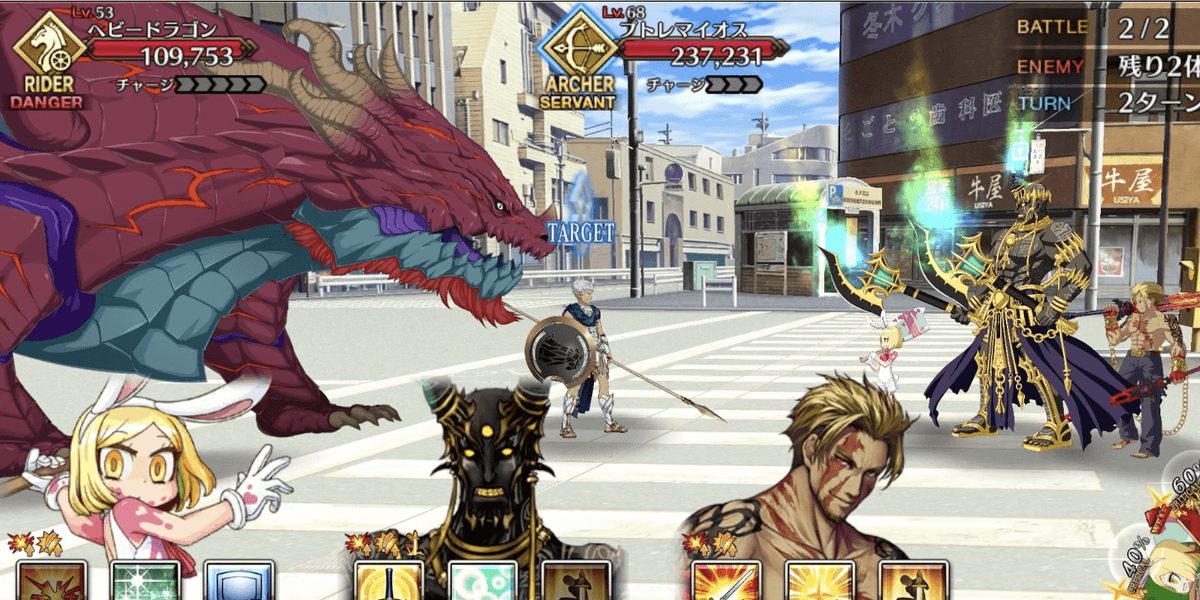Viewport: 1200px width, 600px height.
Task: Activate the blue shield skill
Action: tap(238, 582)
